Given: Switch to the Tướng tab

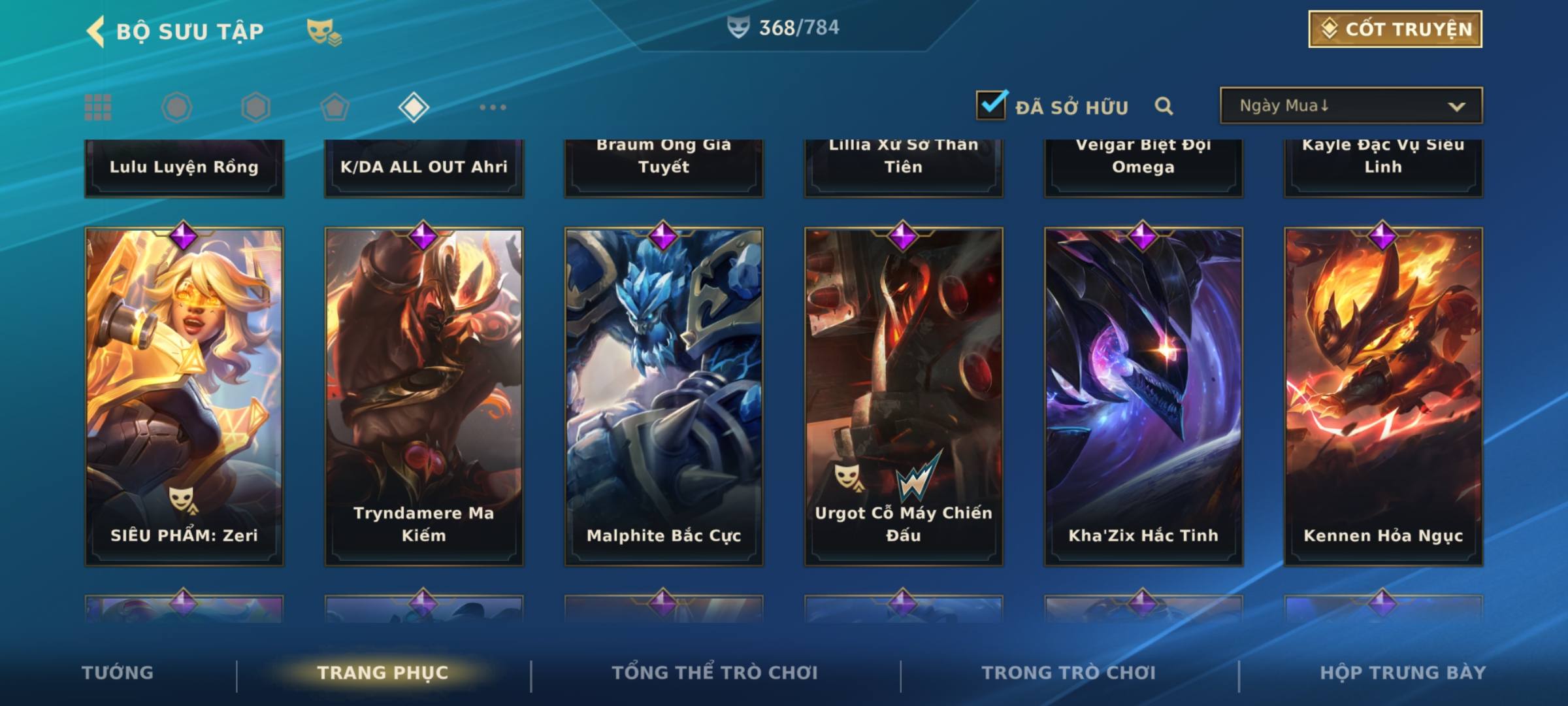Looking at the screenshot, I should click(118, 673).
